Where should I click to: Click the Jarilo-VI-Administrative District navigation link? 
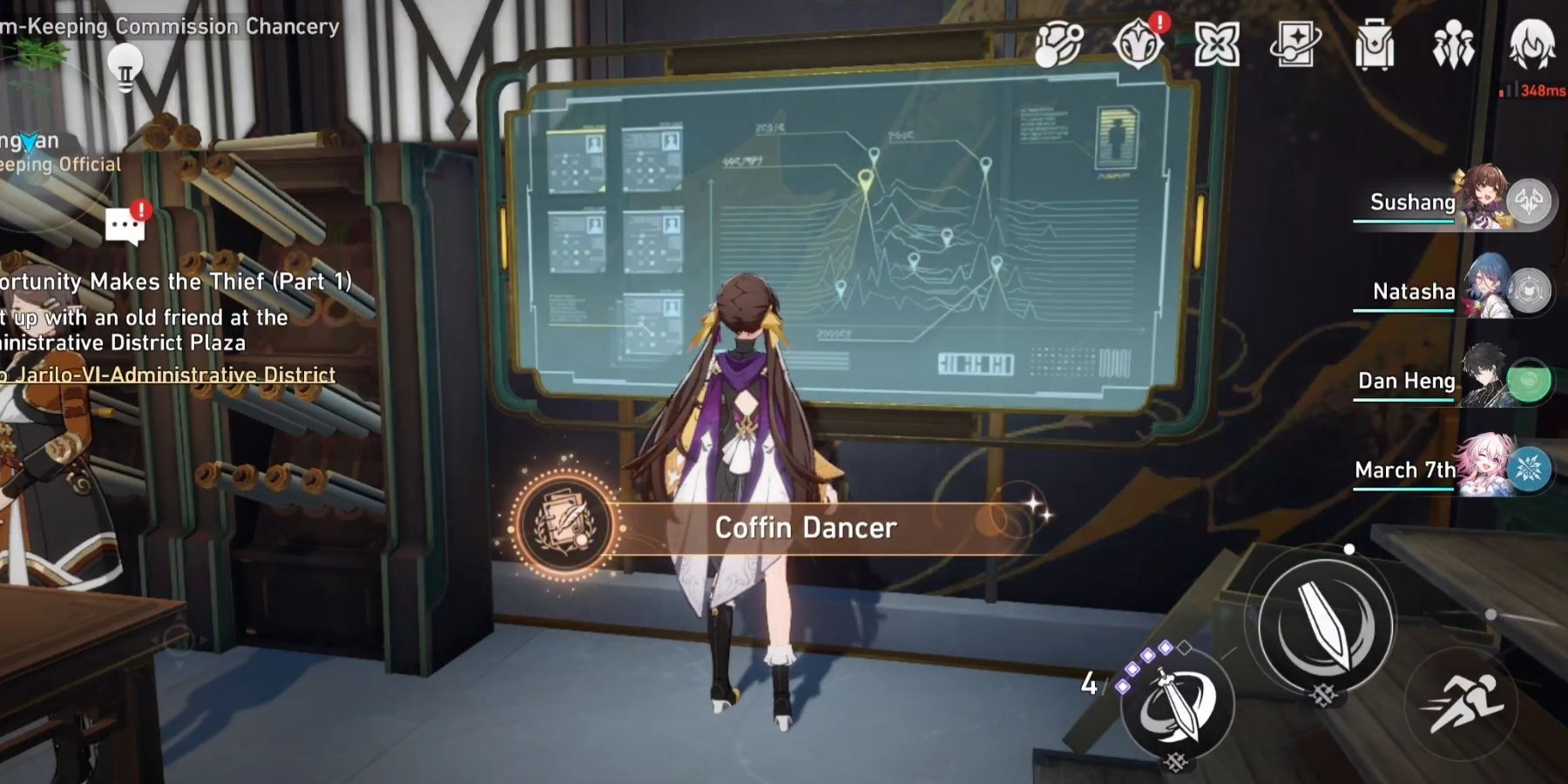pos(166,374)
